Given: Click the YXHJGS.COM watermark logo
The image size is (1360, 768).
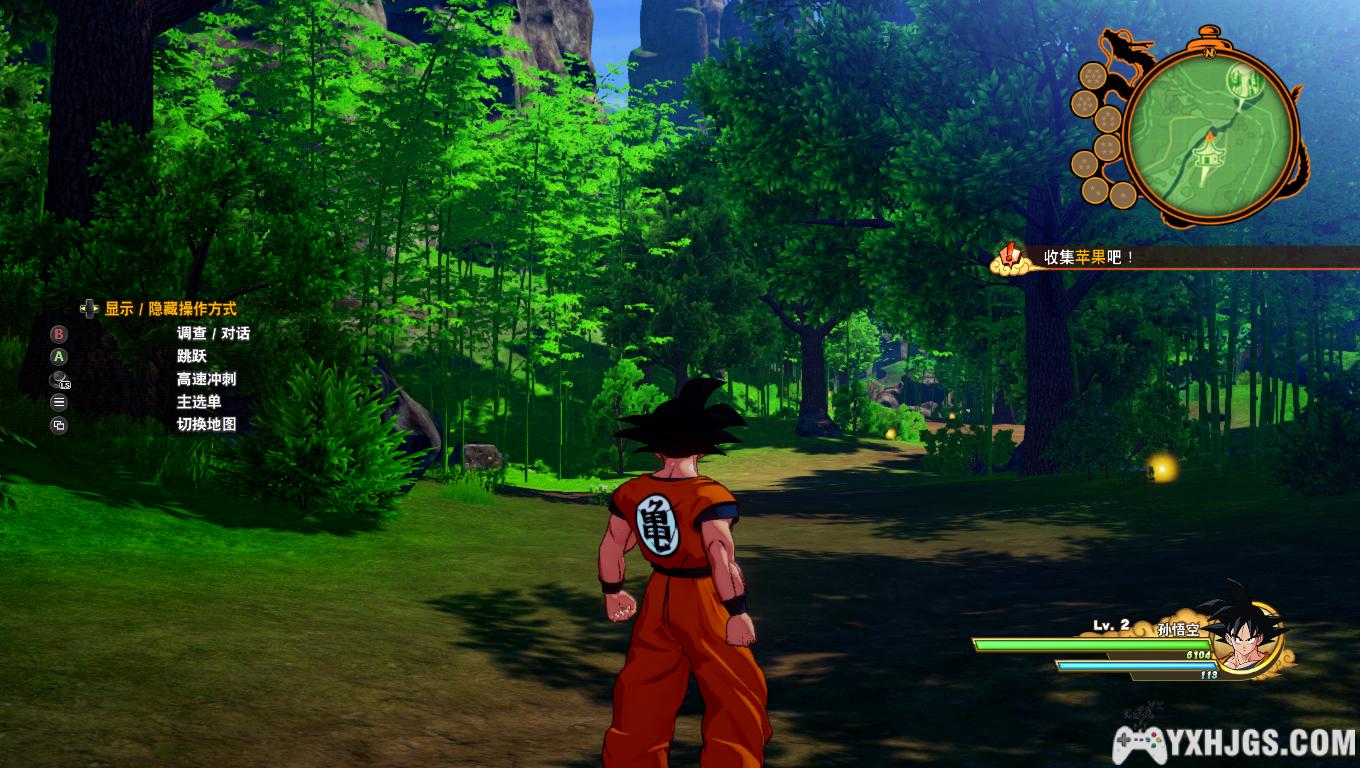Looking at the screenshot, I should pos(1235,742).
